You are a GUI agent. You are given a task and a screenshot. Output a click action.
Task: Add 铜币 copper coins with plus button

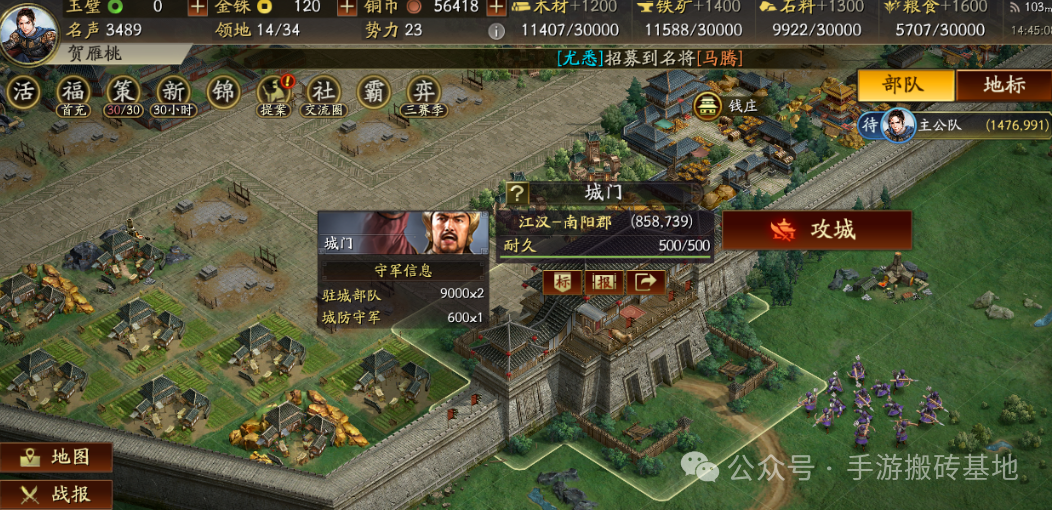[496, 7]
